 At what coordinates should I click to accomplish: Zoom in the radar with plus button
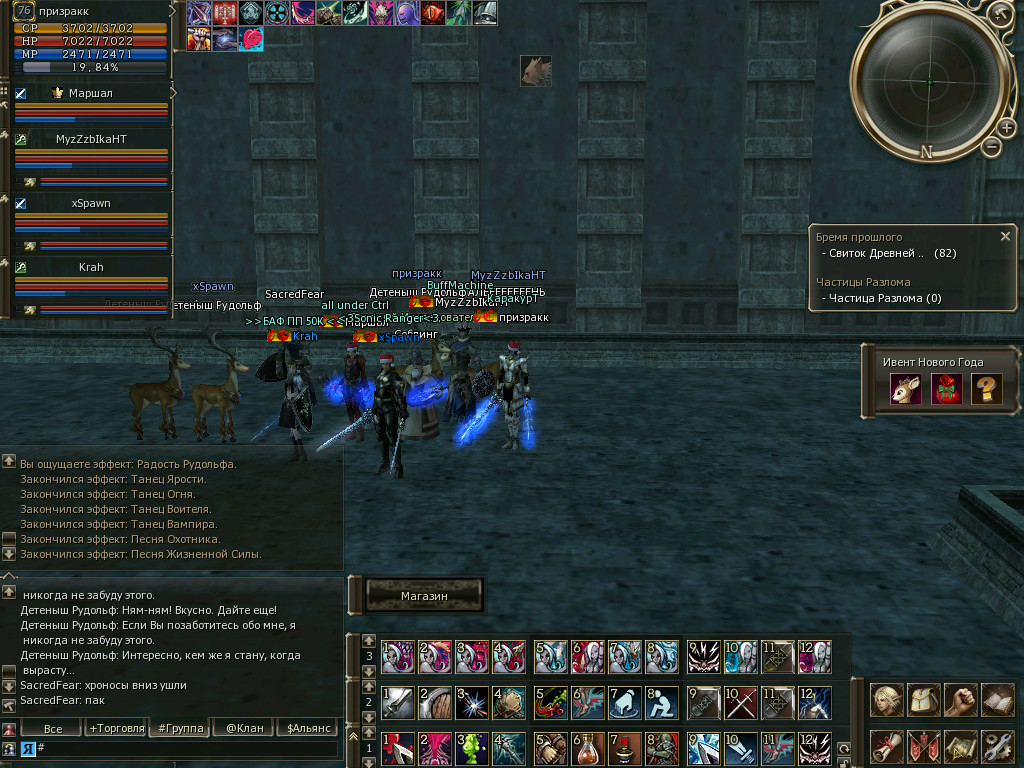point(1007,127)
